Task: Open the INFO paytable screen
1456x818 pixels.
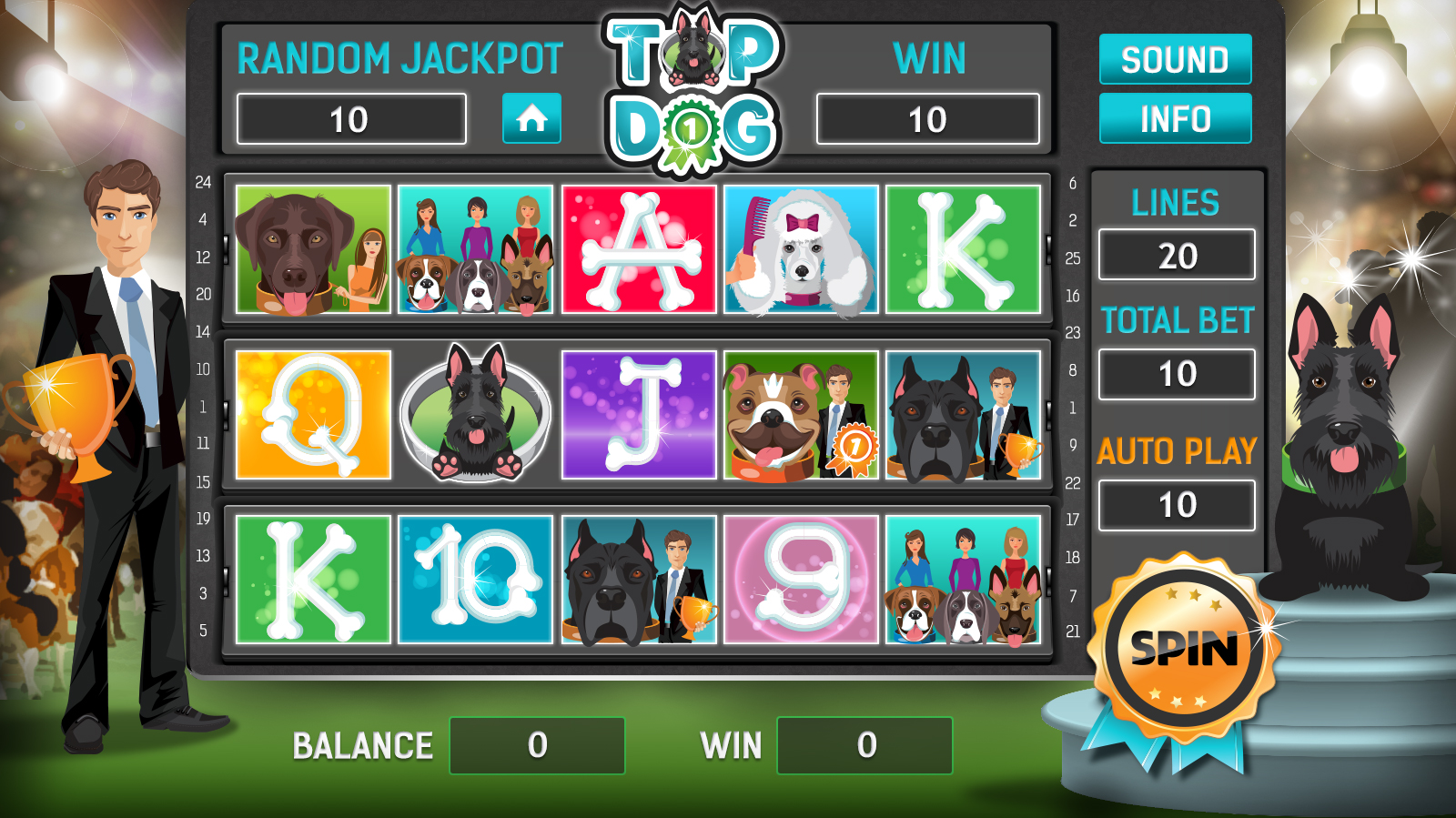Action: click(x=1176, y=118)
